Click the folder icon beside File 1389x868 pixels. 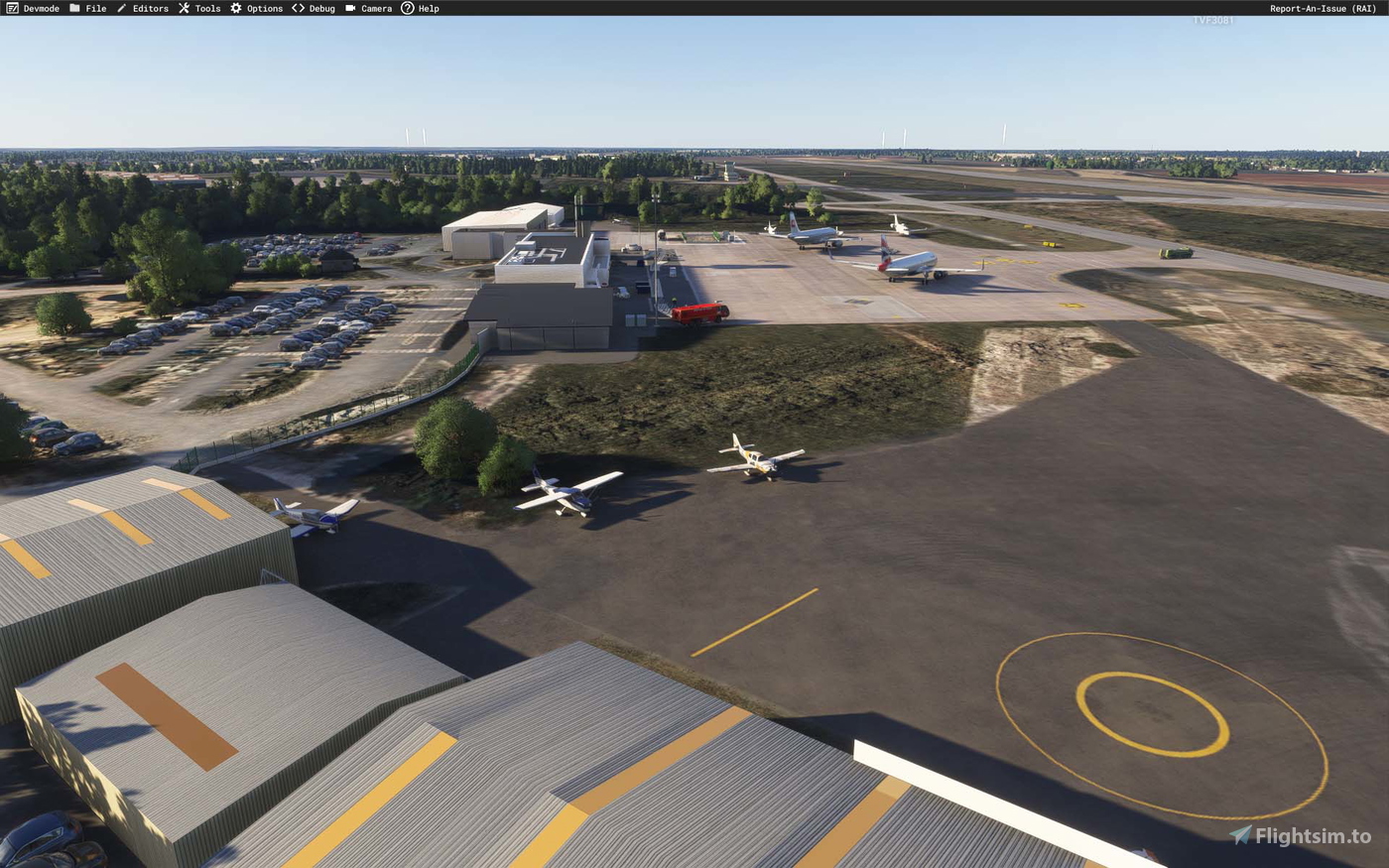coord(74,8)
